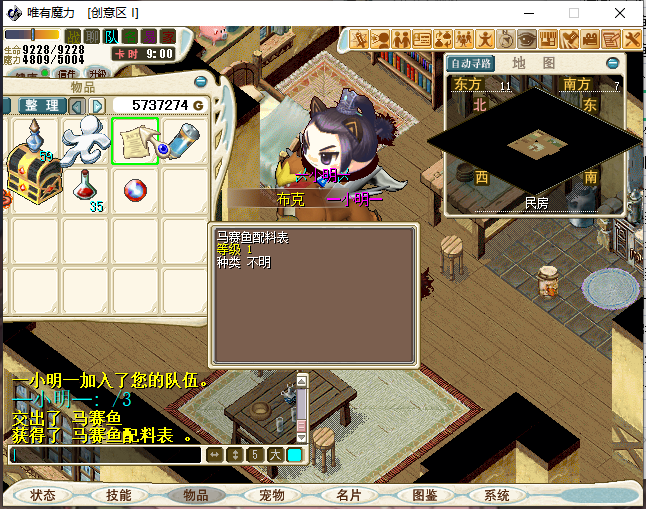646x509 pixels.
Task: Select the recipe scroll item slot
Action: pyautogui.click(x=136, y=140)
